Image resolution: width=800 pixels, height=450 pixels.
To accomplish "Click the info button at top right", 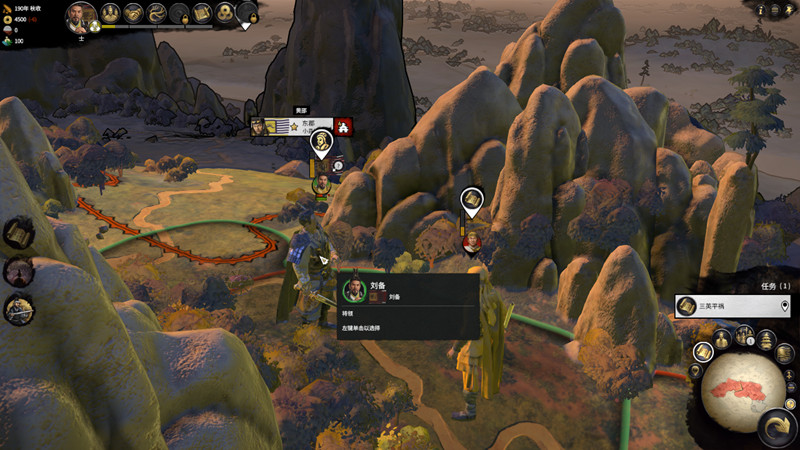I will pyautogui.click(x=762, y=10).
